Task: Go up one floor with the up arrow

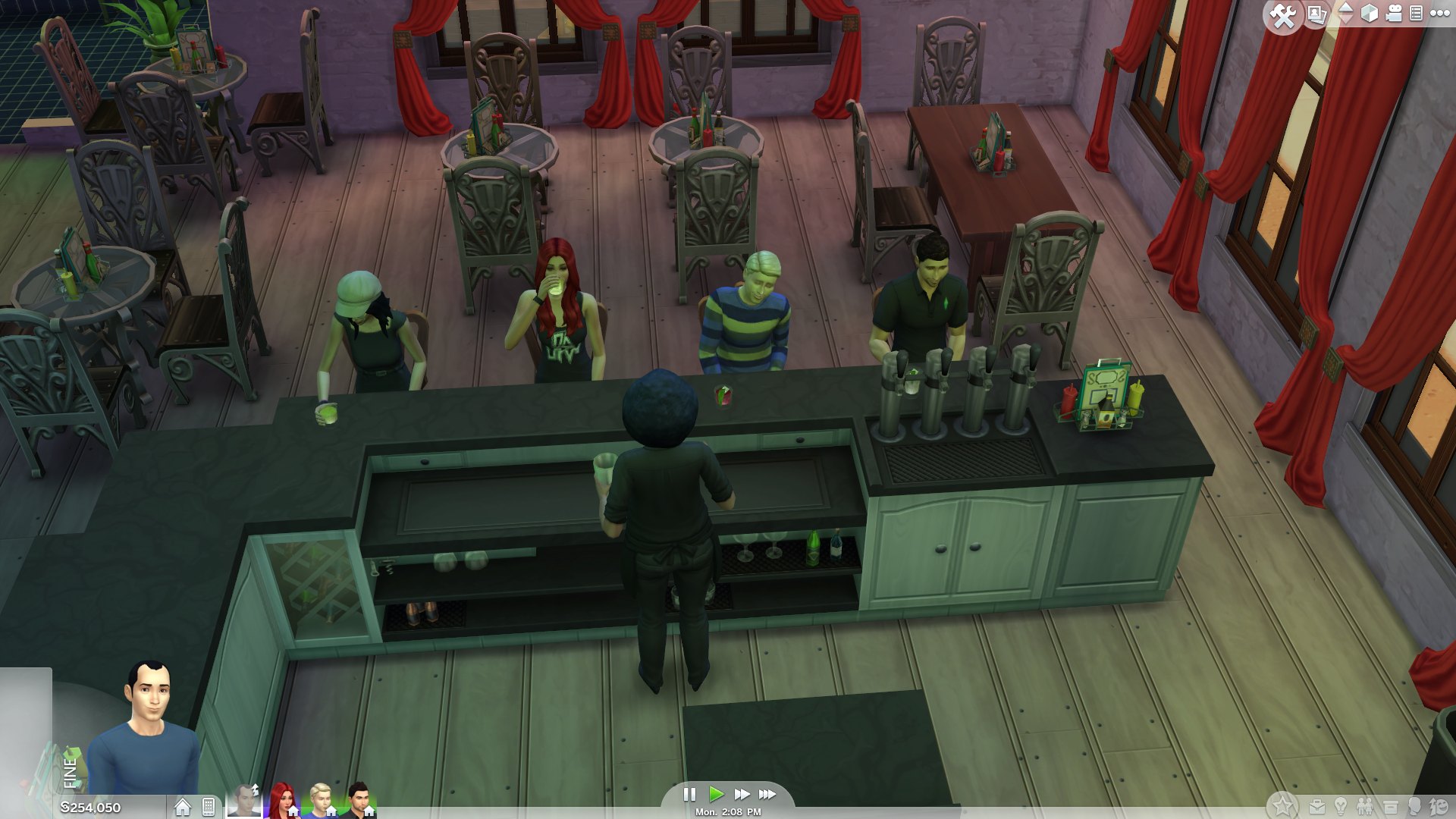Action: [1345, 8]
